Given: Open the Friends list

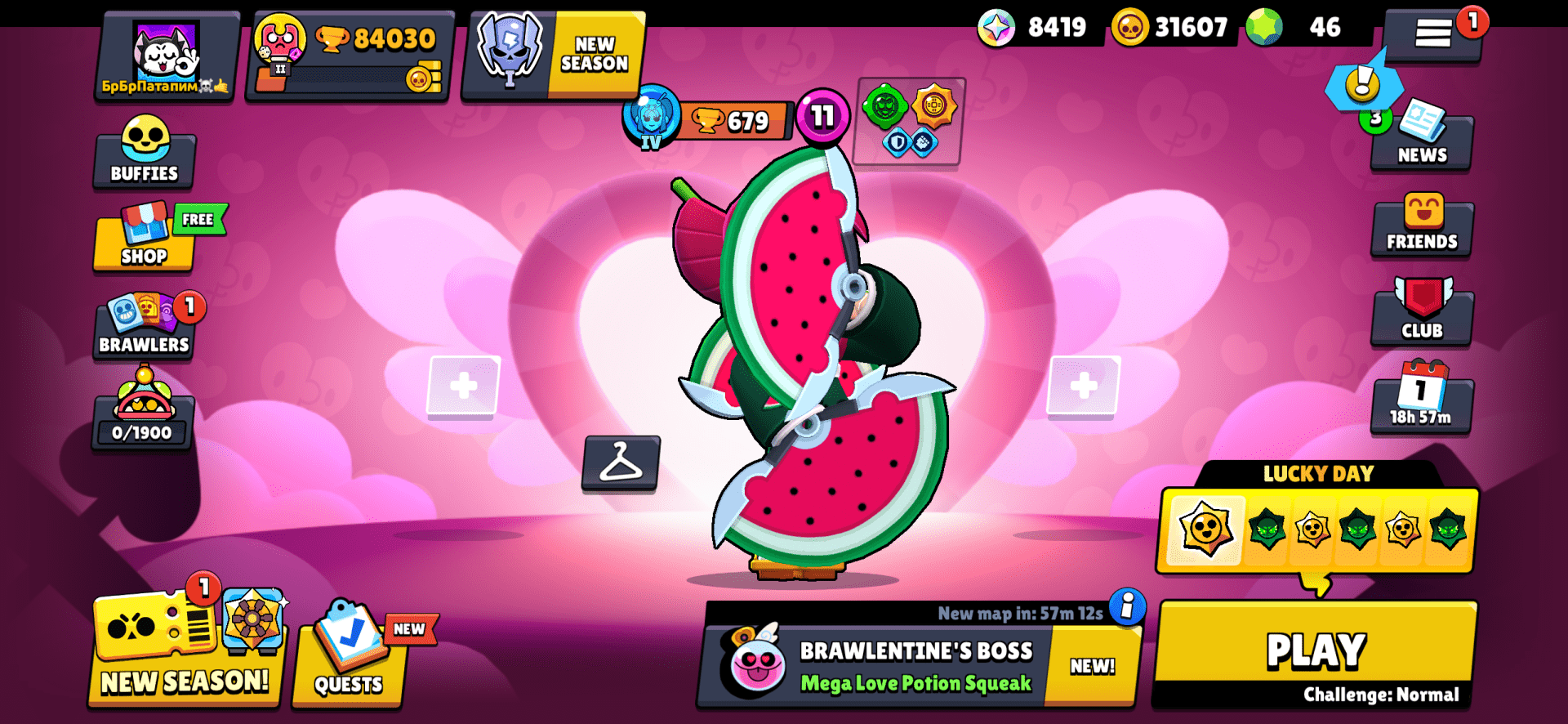Looking at the screenshot, I should pos(1421,227).
